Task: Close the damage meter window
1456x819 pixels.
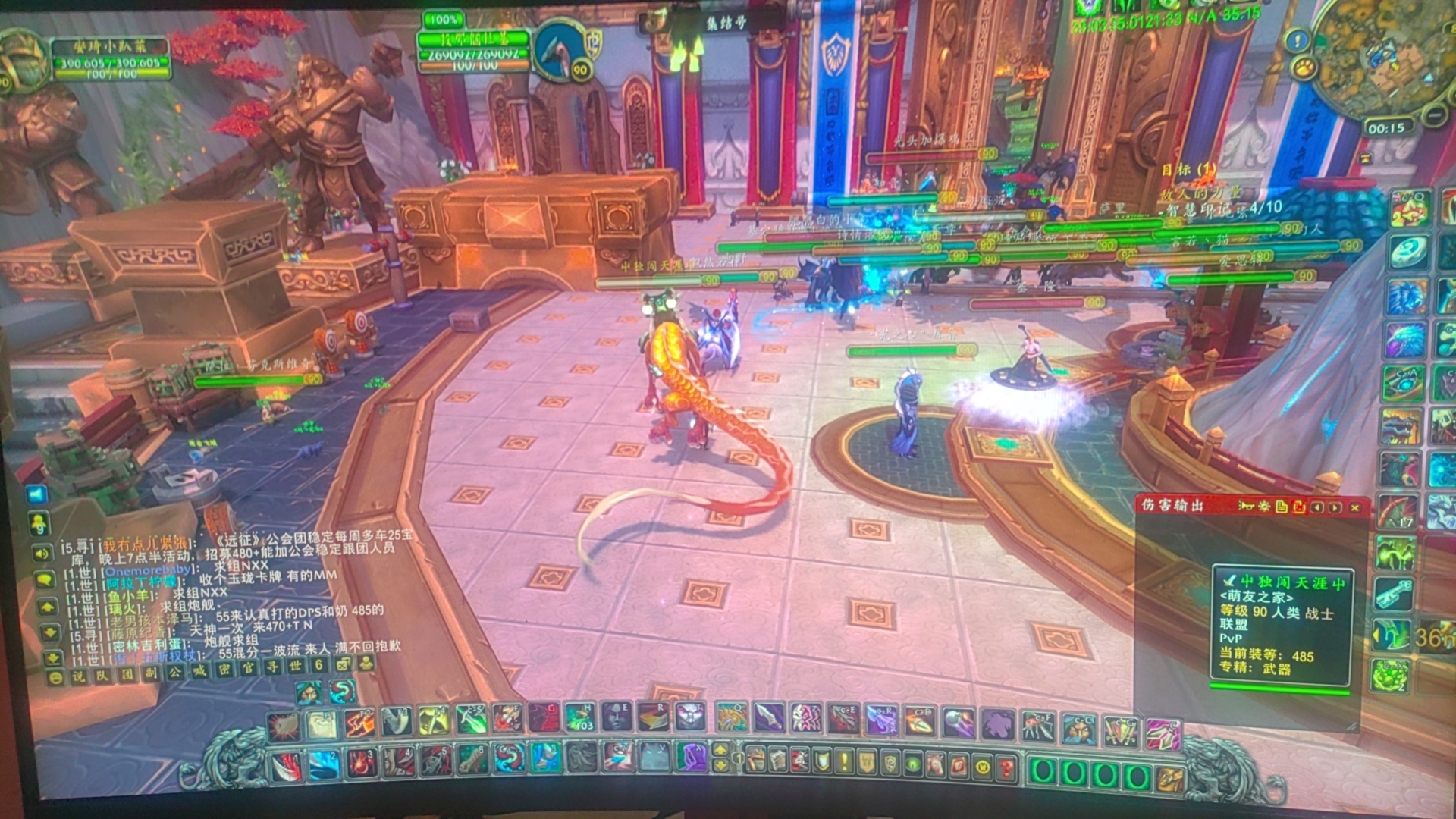Action: click(1355, 507)
